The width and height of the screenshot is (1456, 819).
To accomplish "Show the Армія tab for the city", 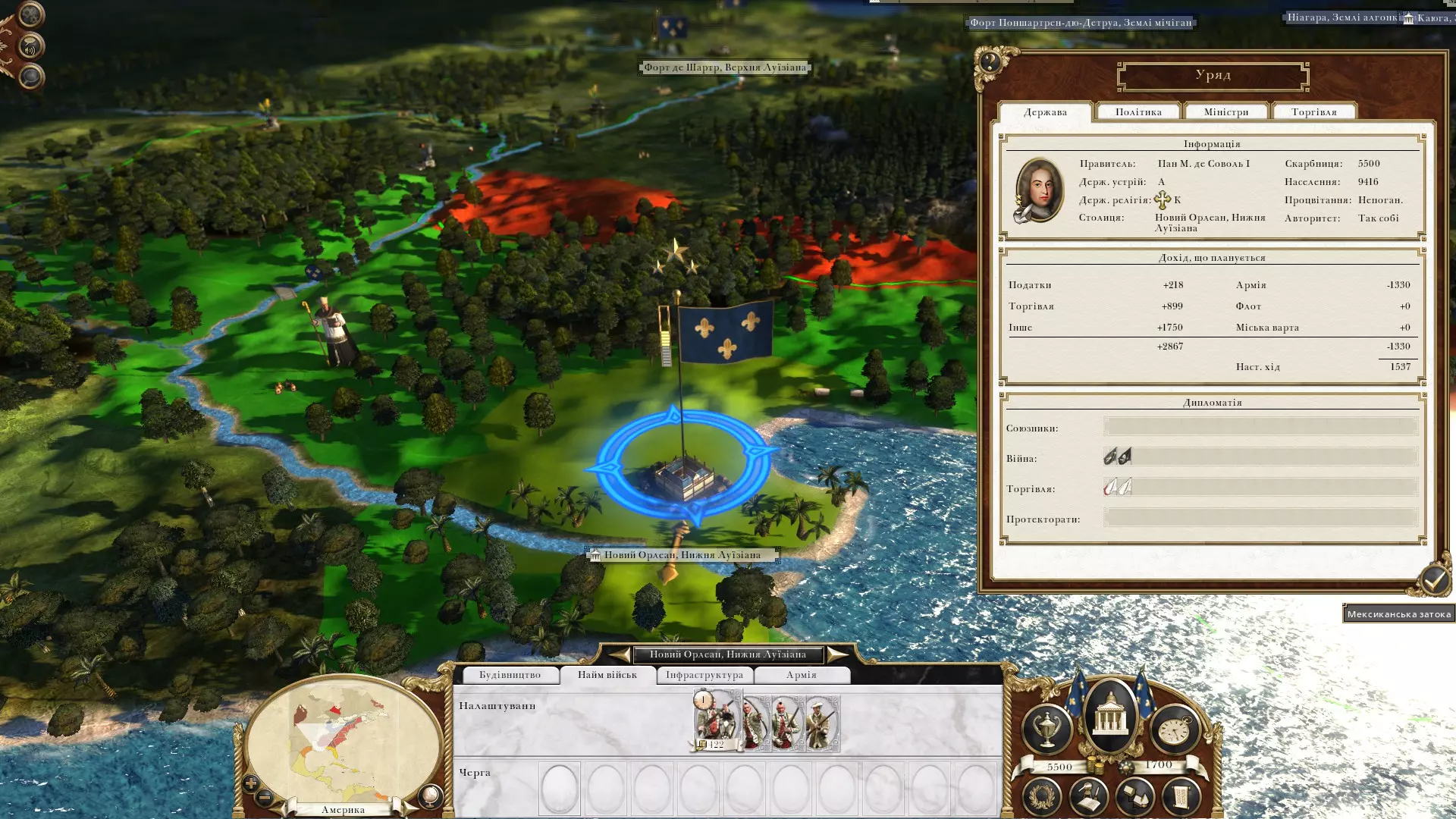I will [802, 675].
